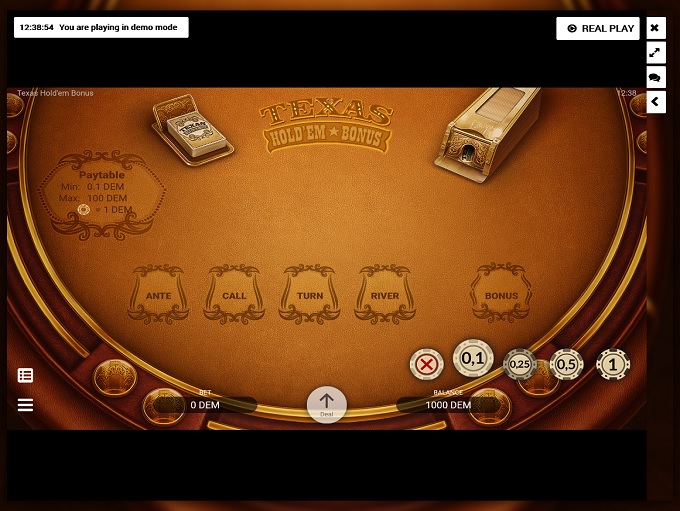Choose the RIVER betting spot
The width and height of the screenshot is (680, 511).
[385, 295]
